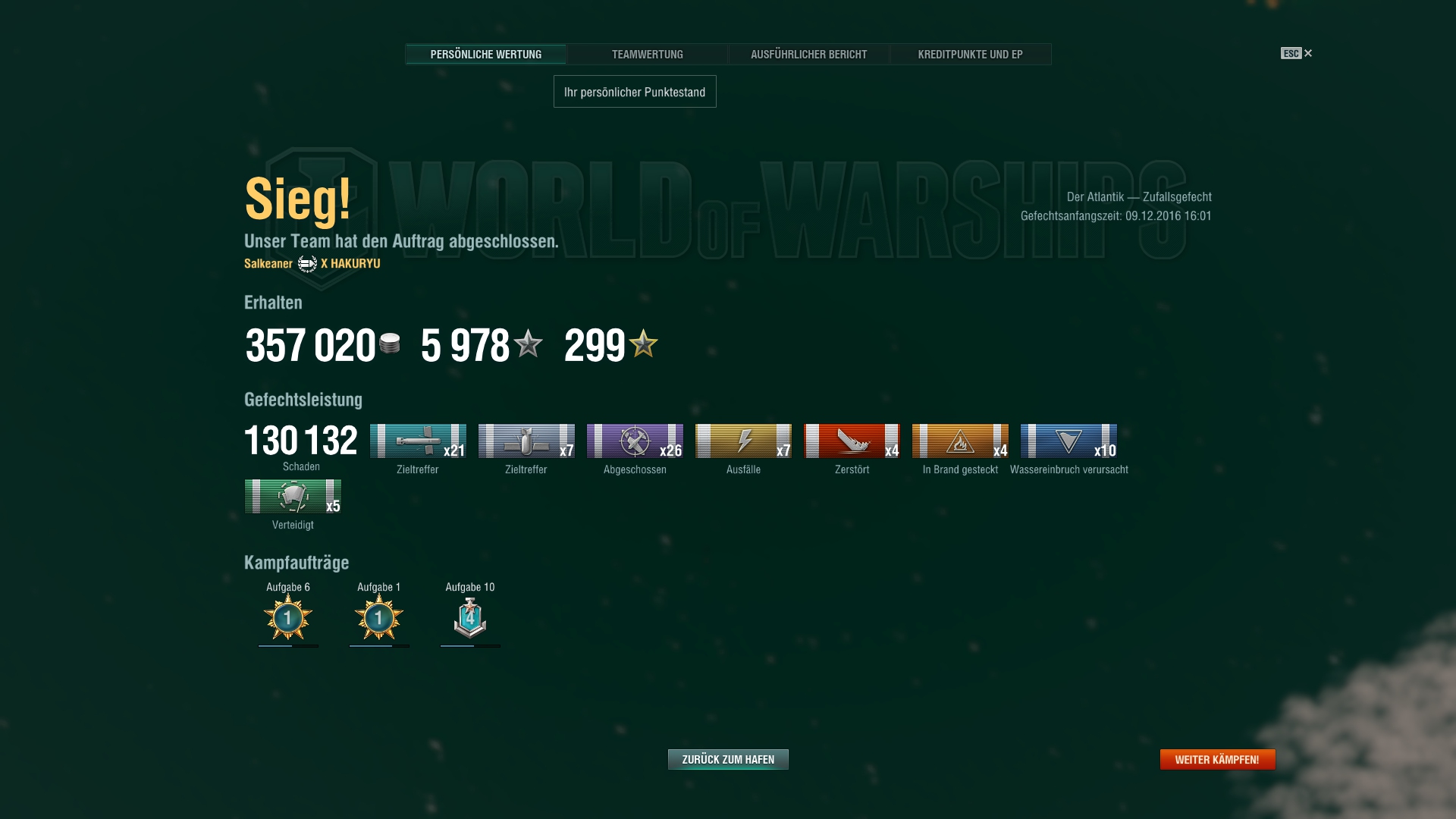The image size is (1456, 819).
Task: Open the Ausführlicher Bericht tab
Action: [808, 55]
